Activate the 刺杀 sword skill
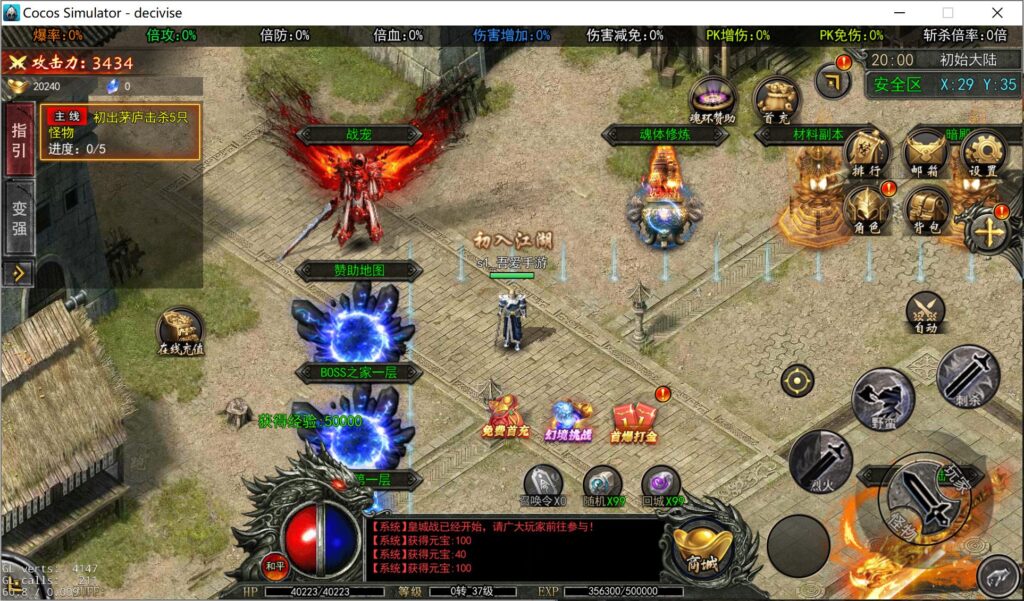The image size is (1024, 601). tap(968, 376)
